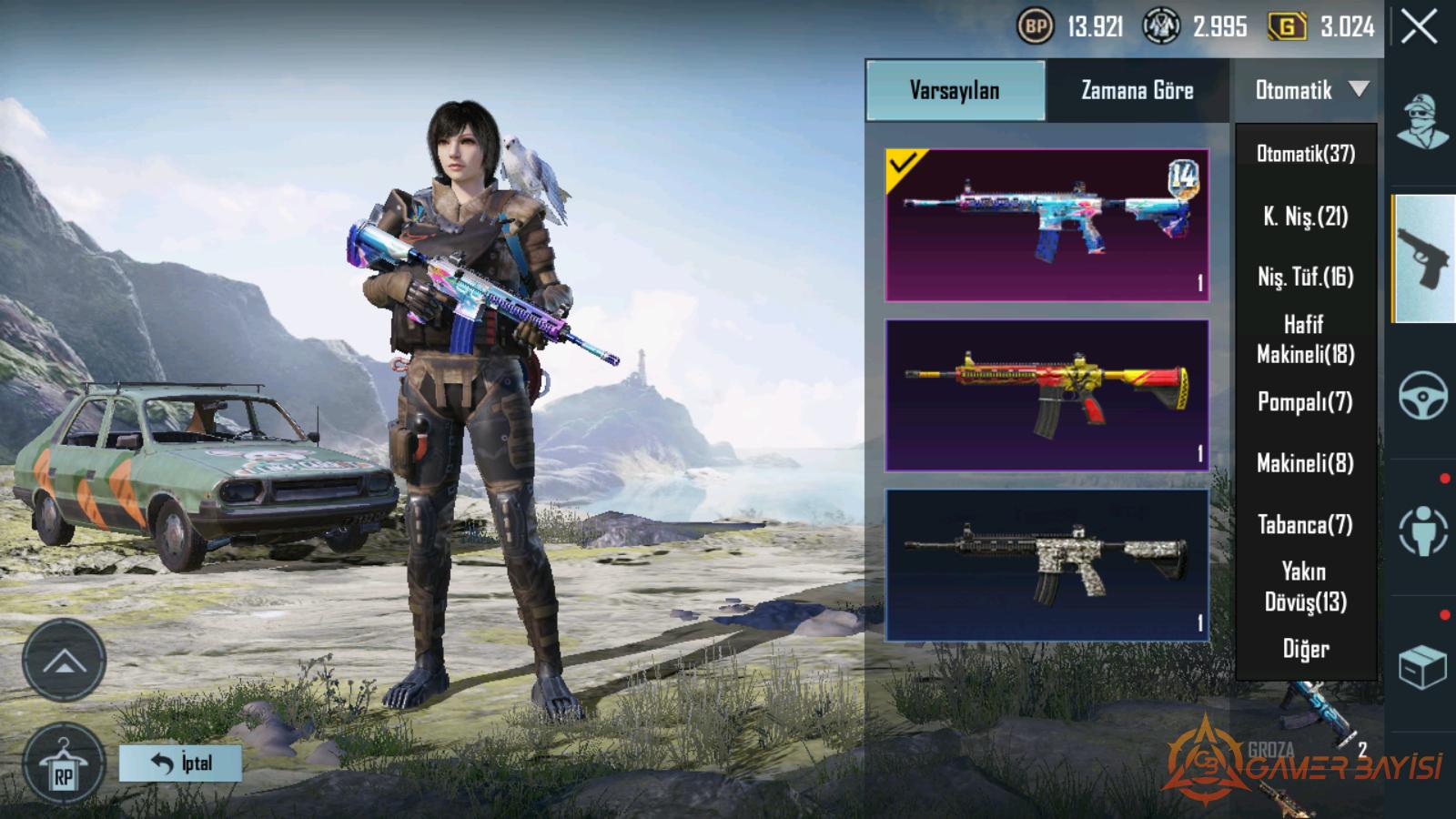
Task: Choose the Diğer filter entry
Action: coord(1306,649)
